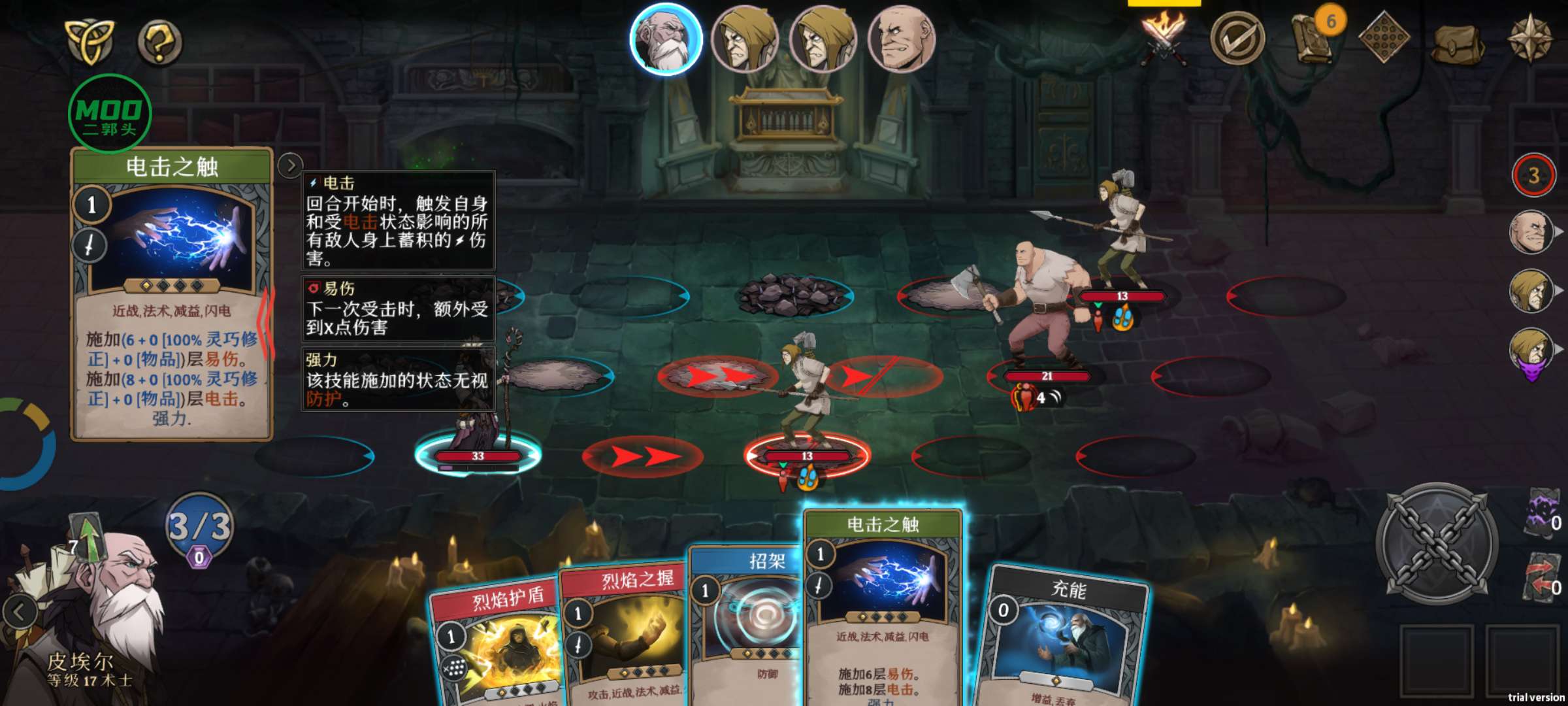Open the compass star icon
The width and height of the screenshot is (1568, 706).
[x=1530, y=39]
